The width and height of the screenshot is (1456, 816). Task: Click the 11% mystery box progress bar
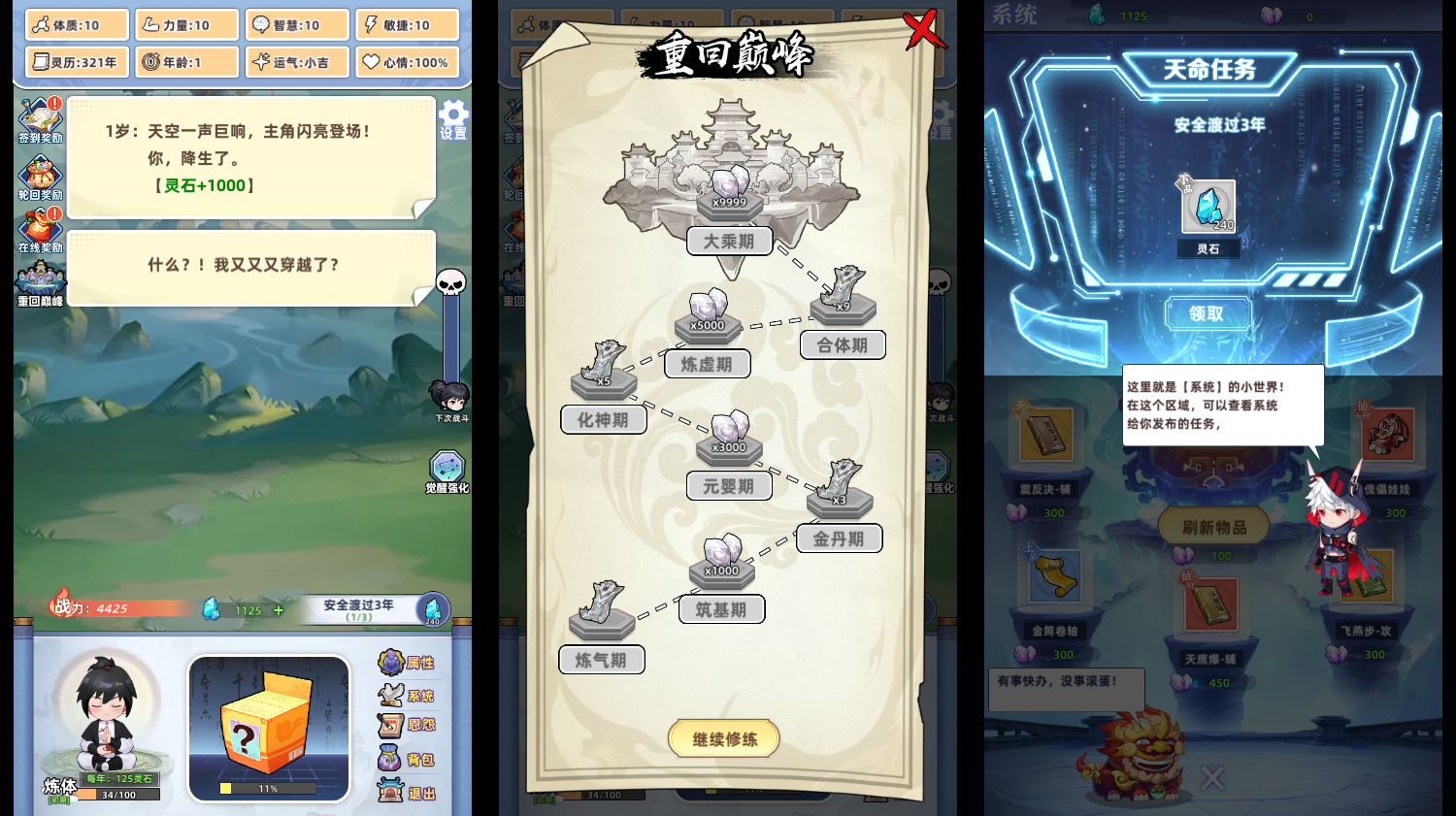268,789
